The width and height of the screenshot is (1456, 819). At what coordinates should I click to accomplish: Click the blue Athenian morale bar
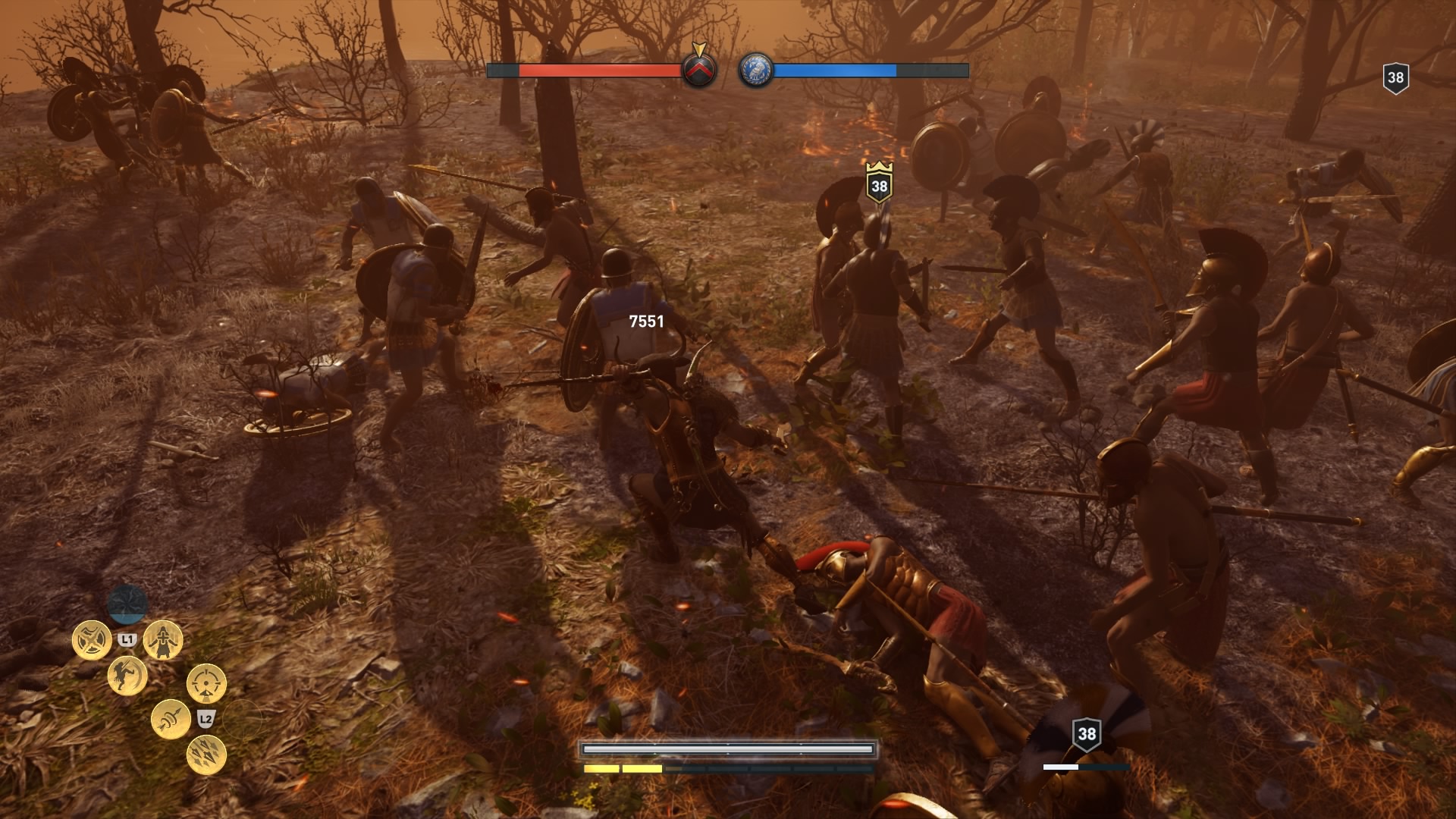pyautogui.click(x=834, y=71)
